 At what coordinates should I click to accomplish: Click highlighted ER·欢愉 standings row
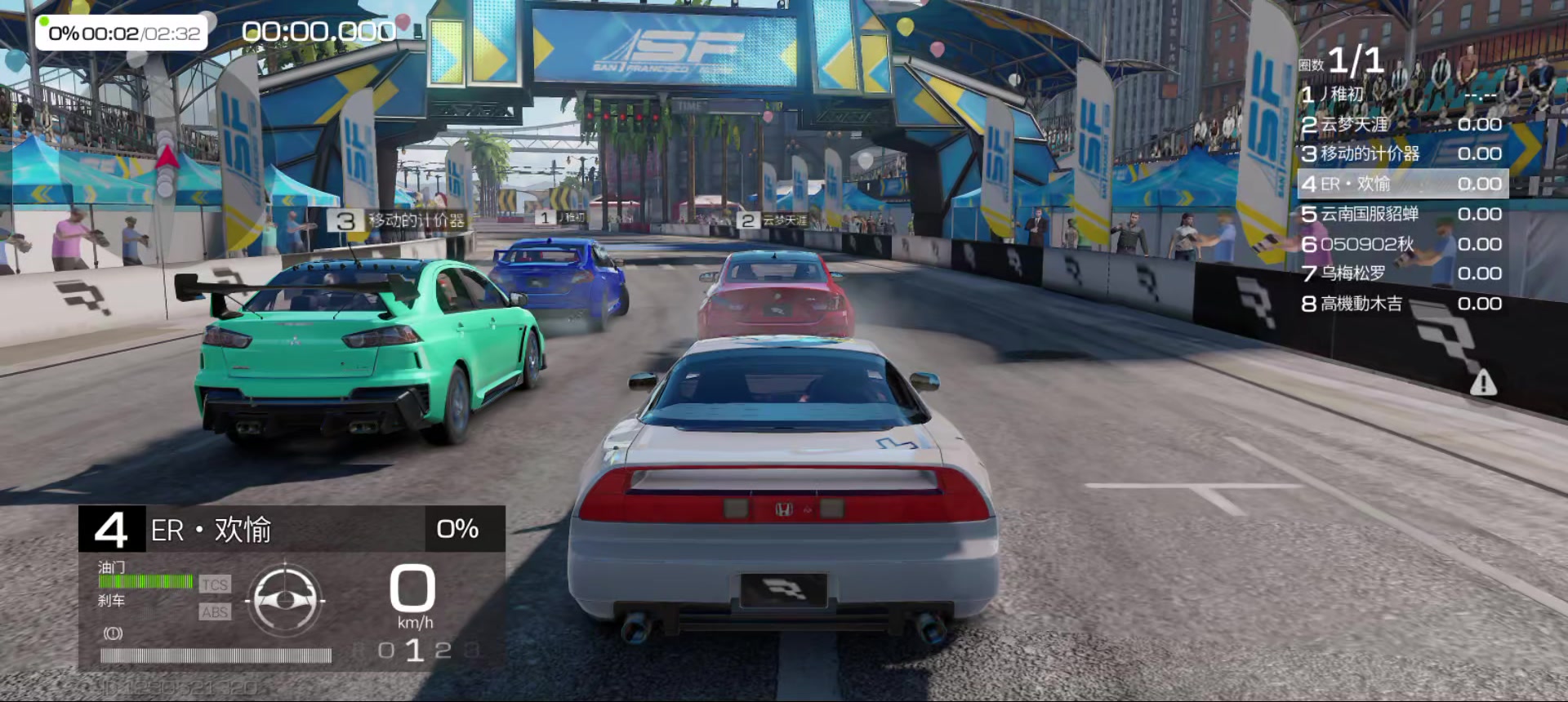coord(1401,184)
